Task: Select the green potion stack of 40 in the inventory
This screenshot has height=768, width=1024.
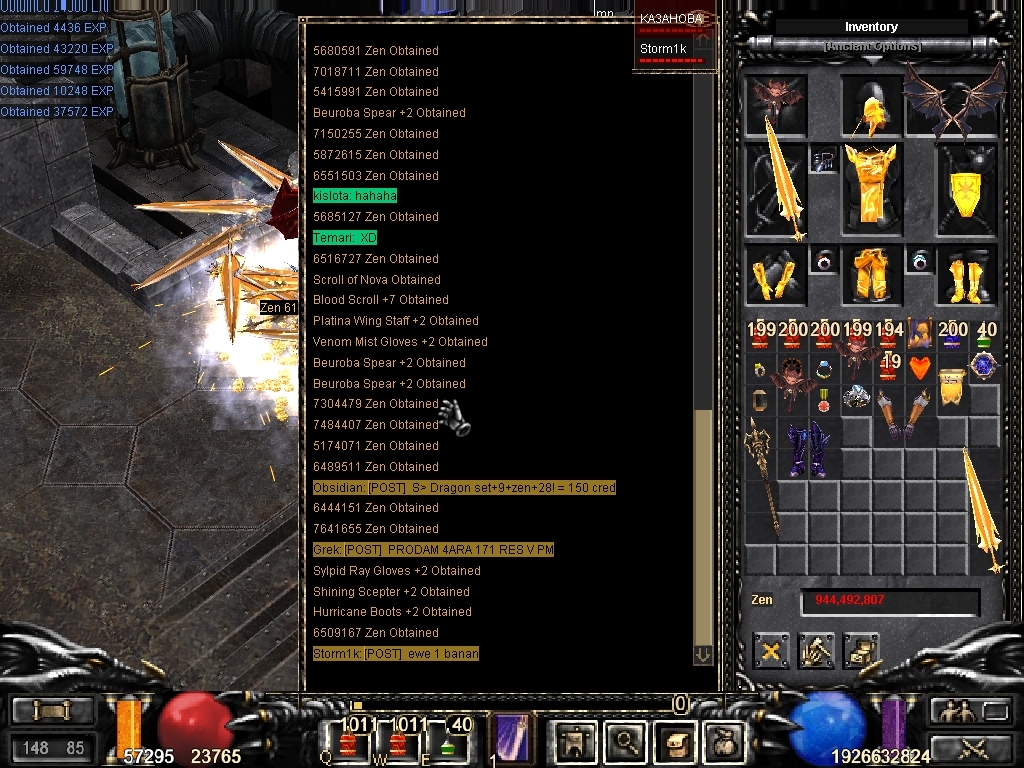Action: 985,337
